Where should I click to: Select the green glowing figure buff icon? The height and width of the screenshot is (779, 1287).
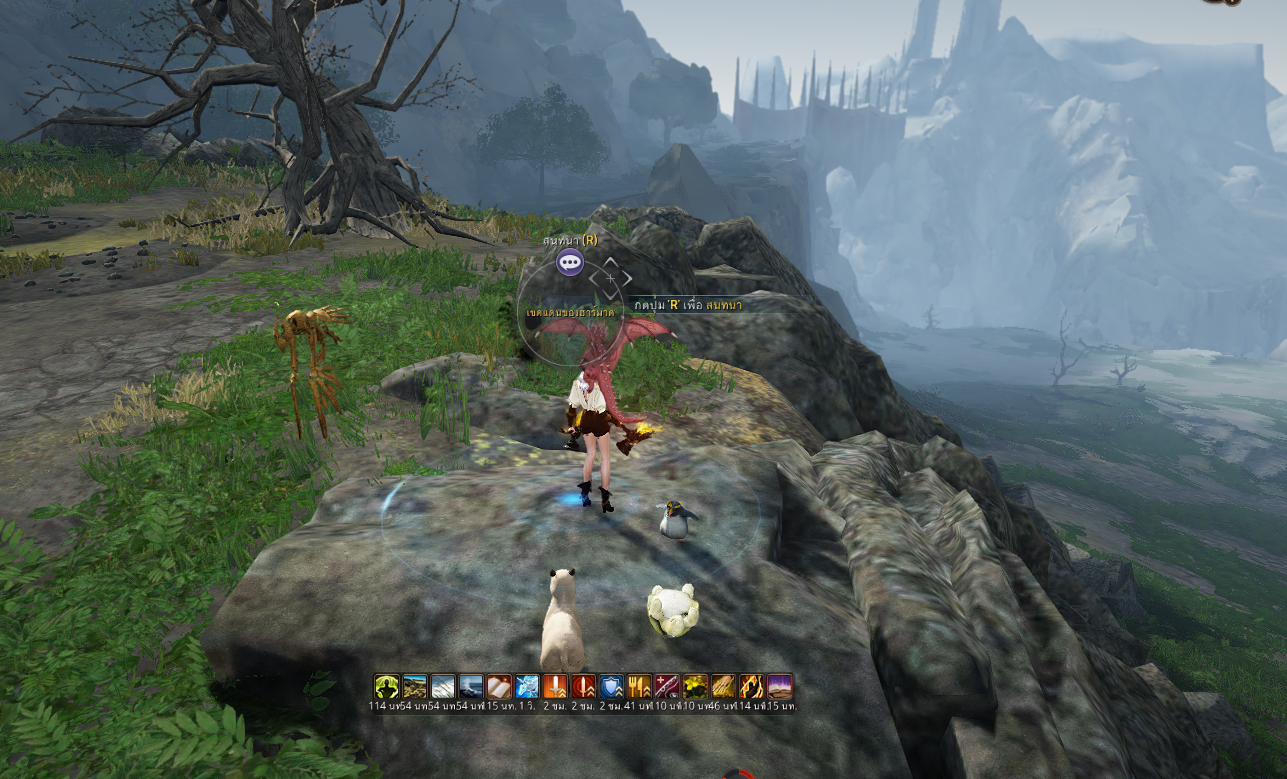point(386,686)
